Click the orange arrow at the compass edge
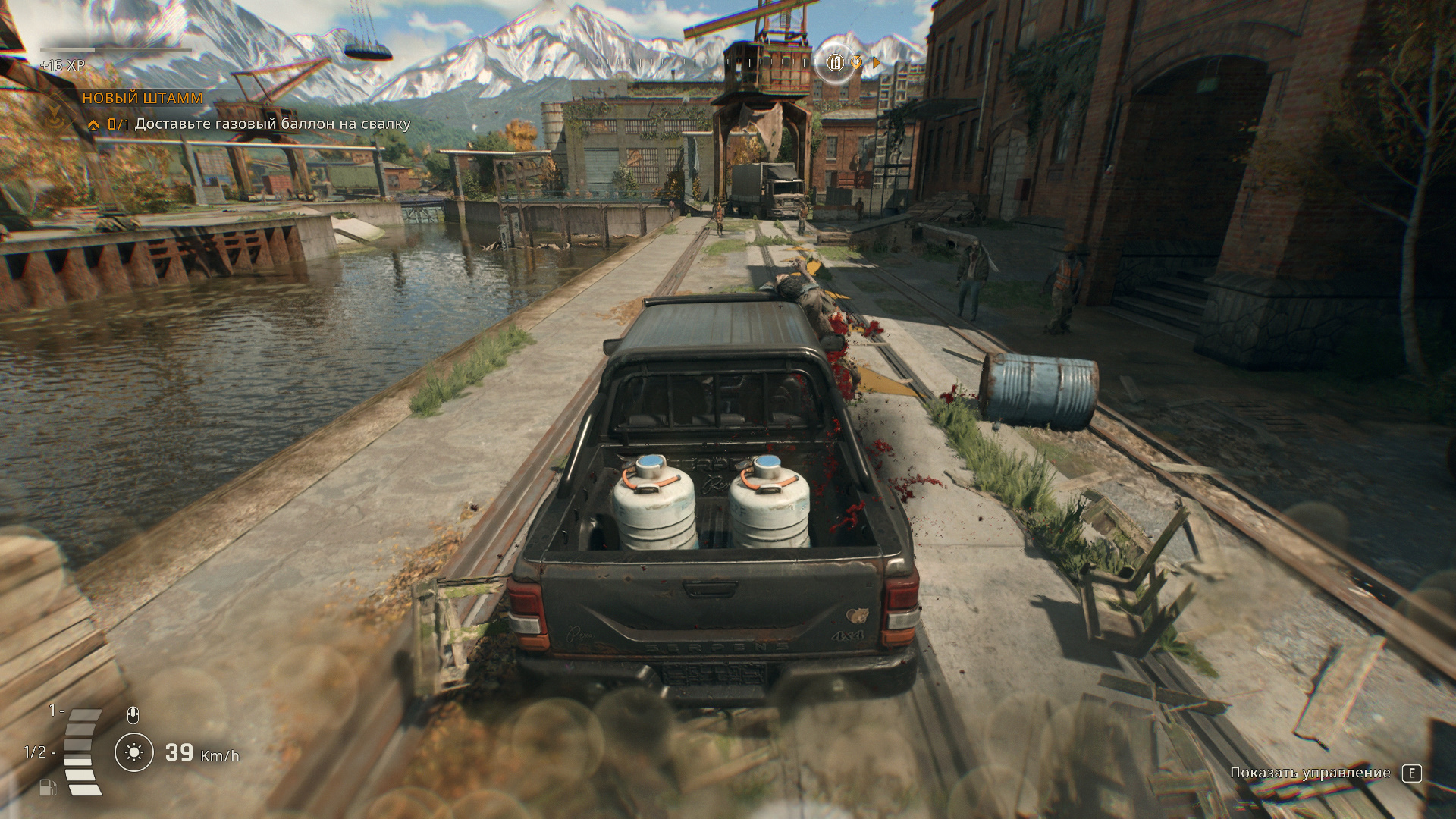The height and width of the screenshot is (819, 1456). 877,64
